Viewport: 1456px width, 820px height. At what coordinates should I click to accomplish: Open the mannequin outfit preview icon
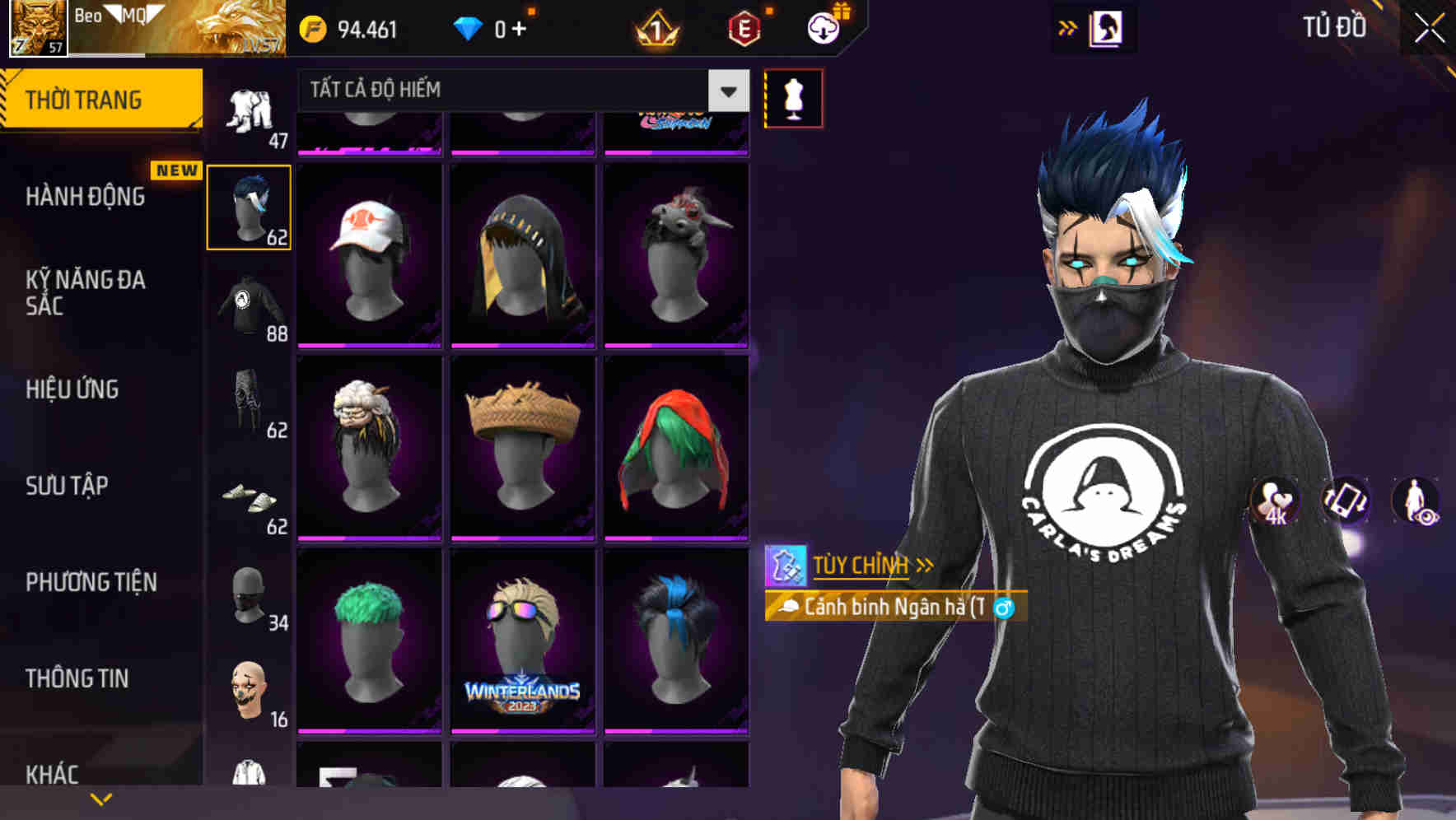[794, 97]
